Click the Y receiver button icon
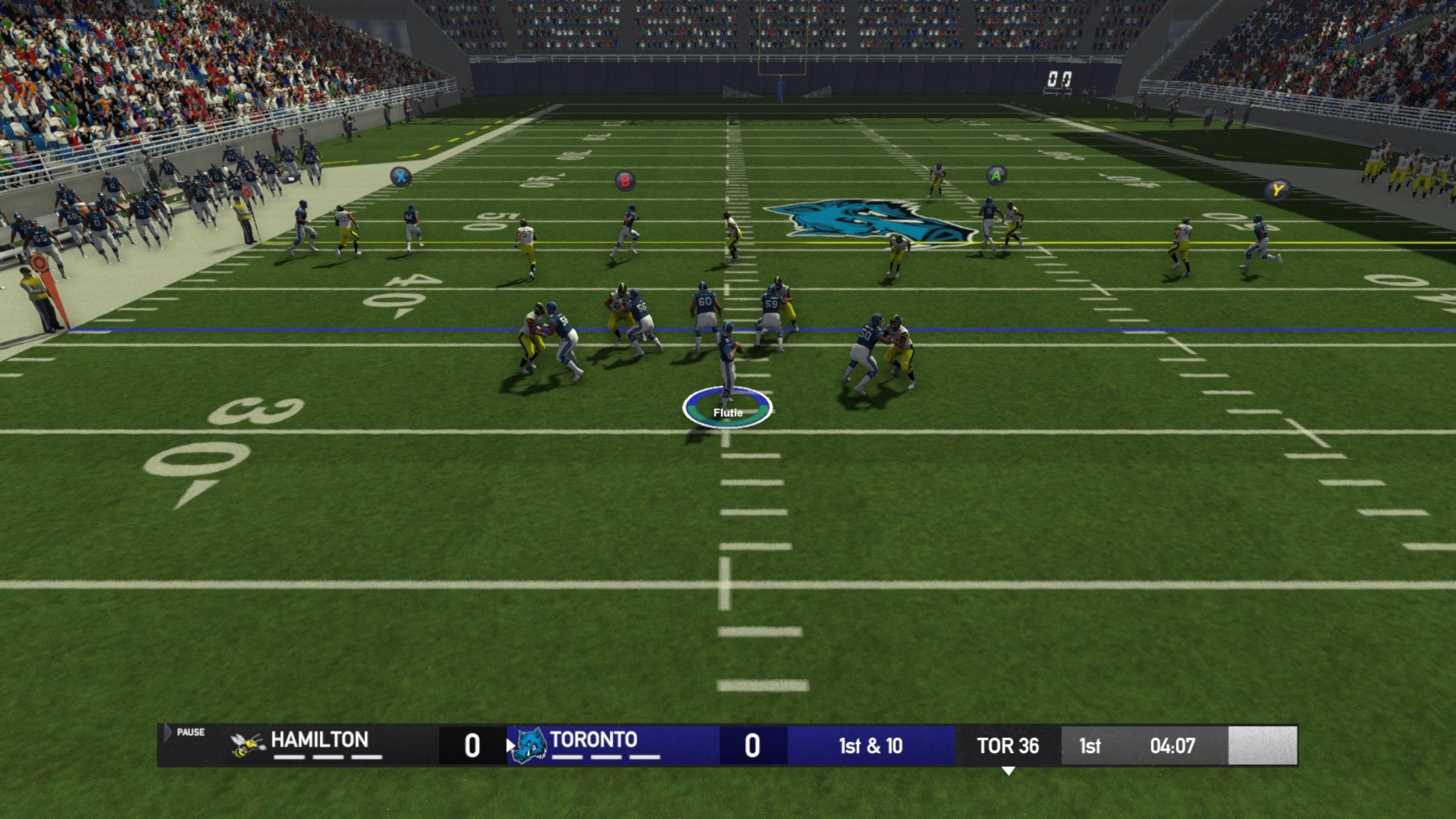The image size is (1456, 819). click(1277, 191)
